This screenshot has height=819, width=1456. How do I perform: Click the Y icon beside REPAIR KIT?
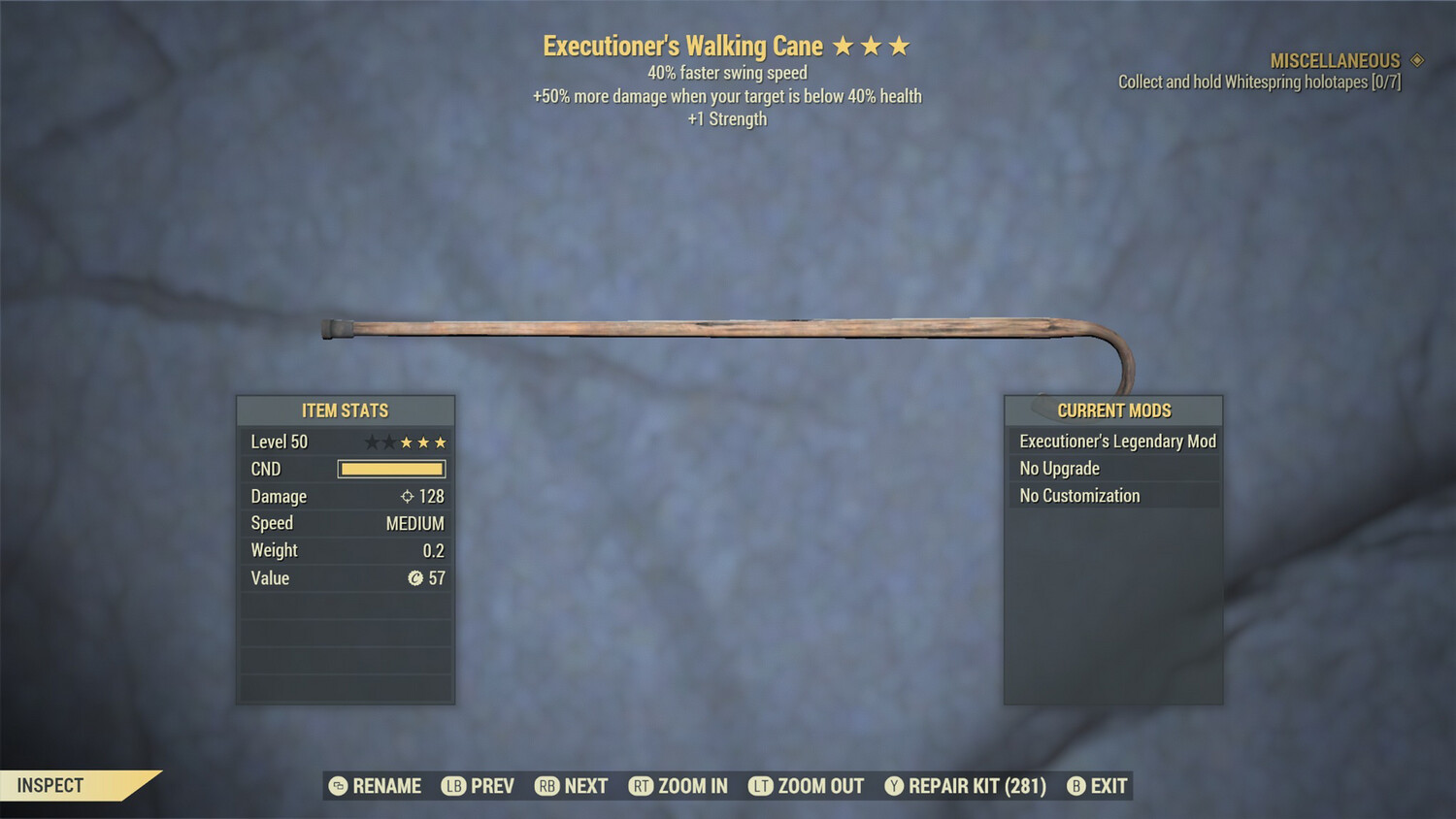tap(892, 786)
